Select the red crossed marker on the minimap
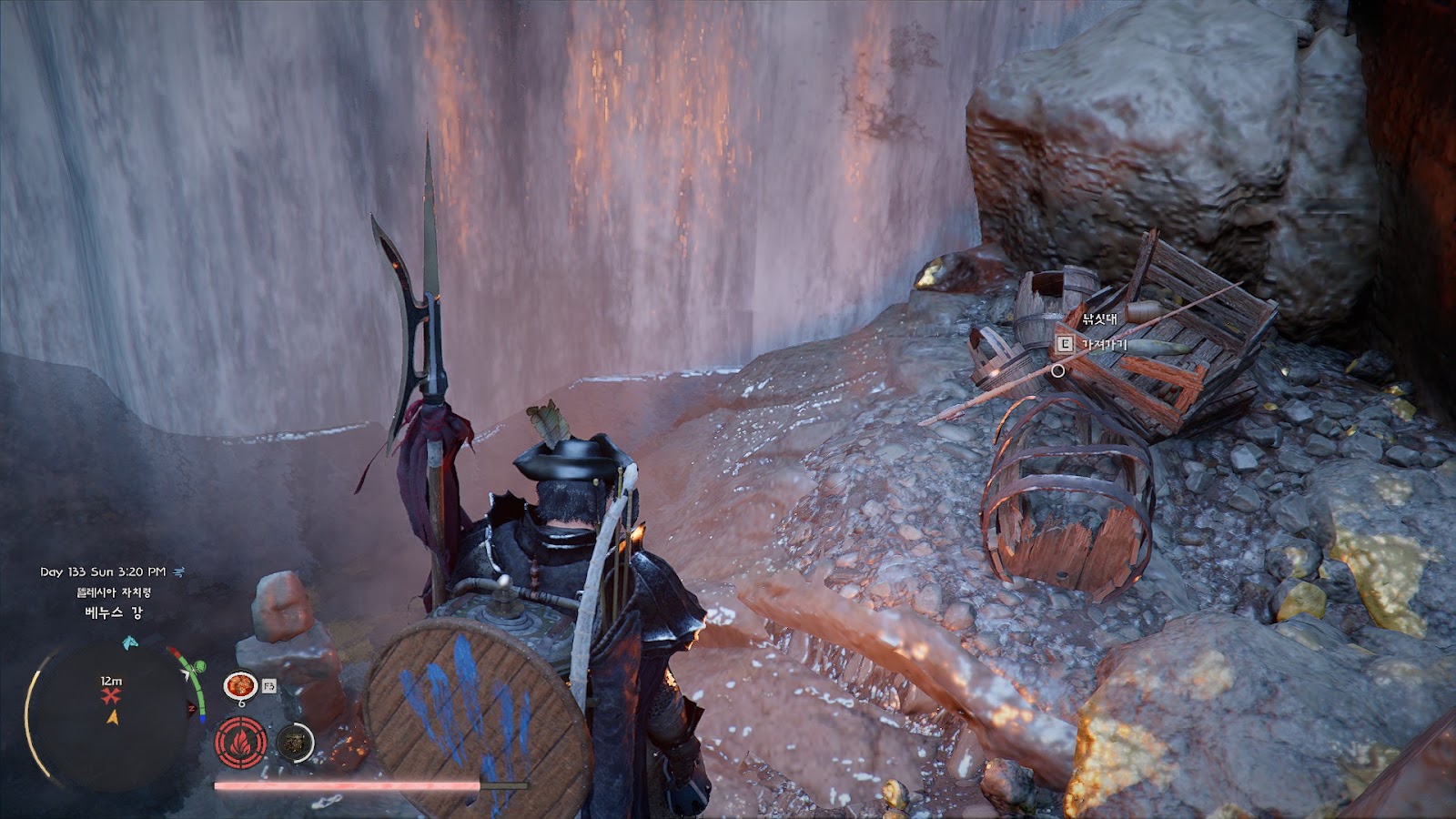 (111, 697)
